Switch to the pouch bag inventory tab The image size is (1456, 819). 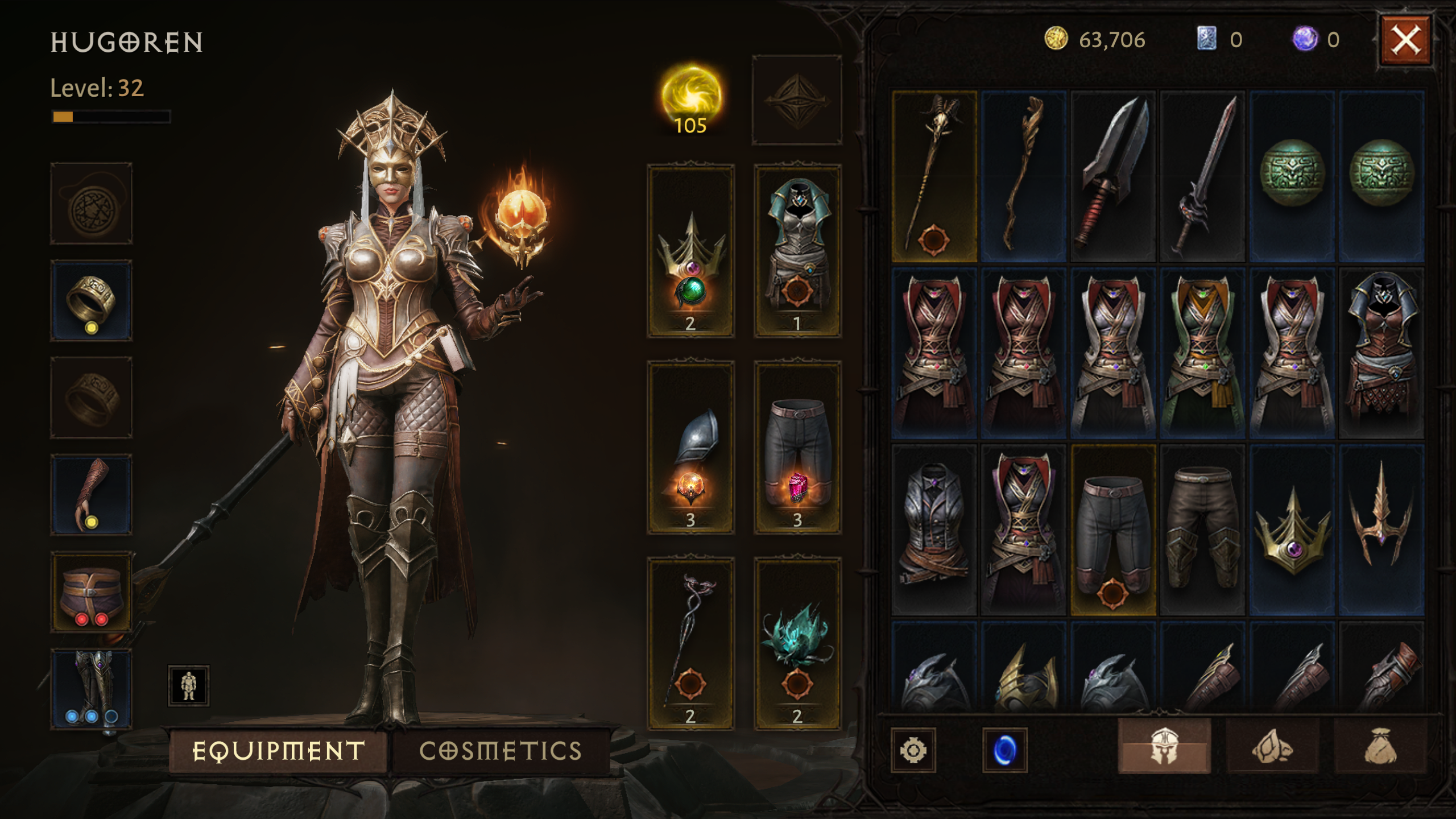coord(1380,746)
